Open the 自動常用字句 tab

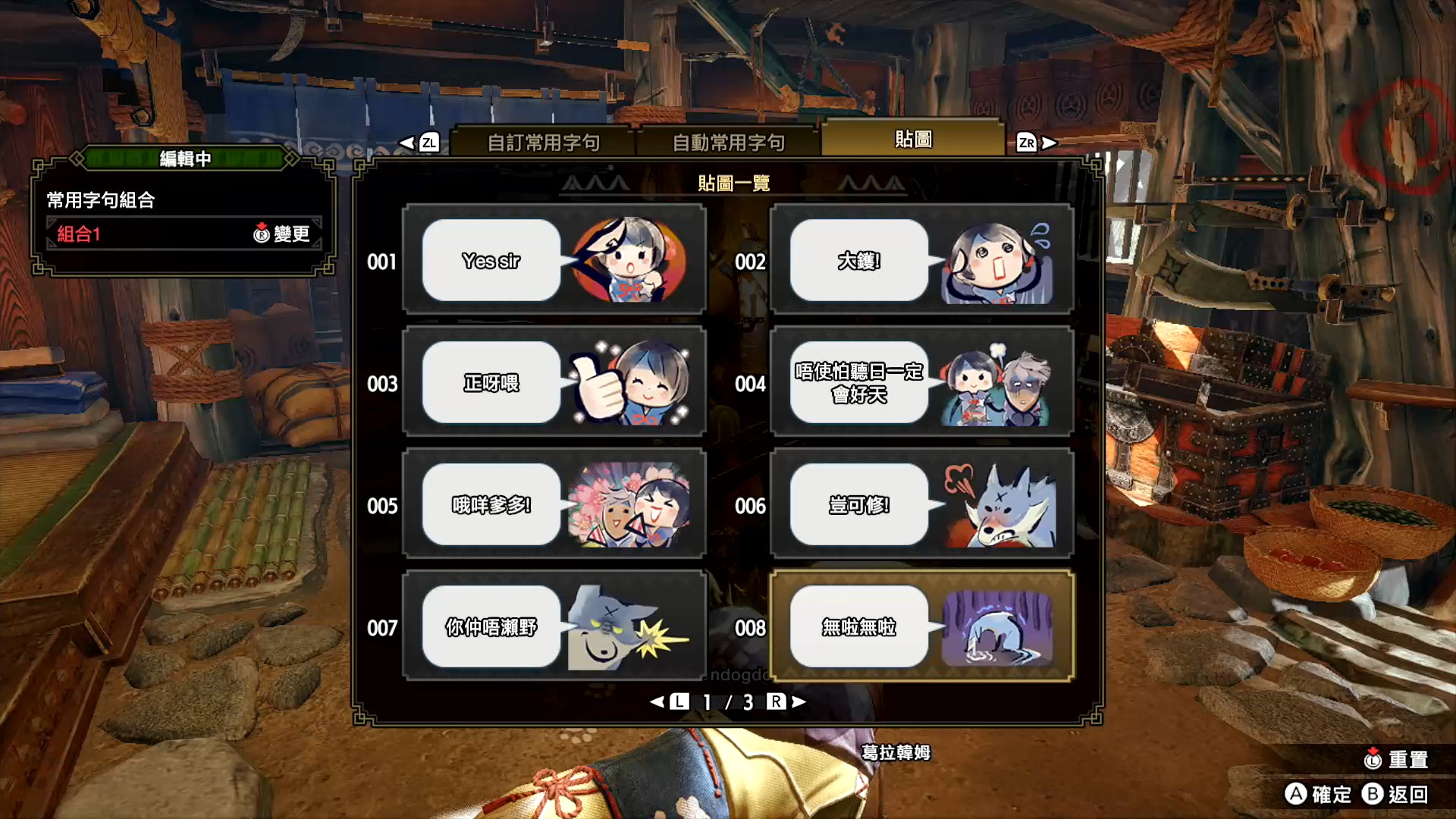click(728, 142)
